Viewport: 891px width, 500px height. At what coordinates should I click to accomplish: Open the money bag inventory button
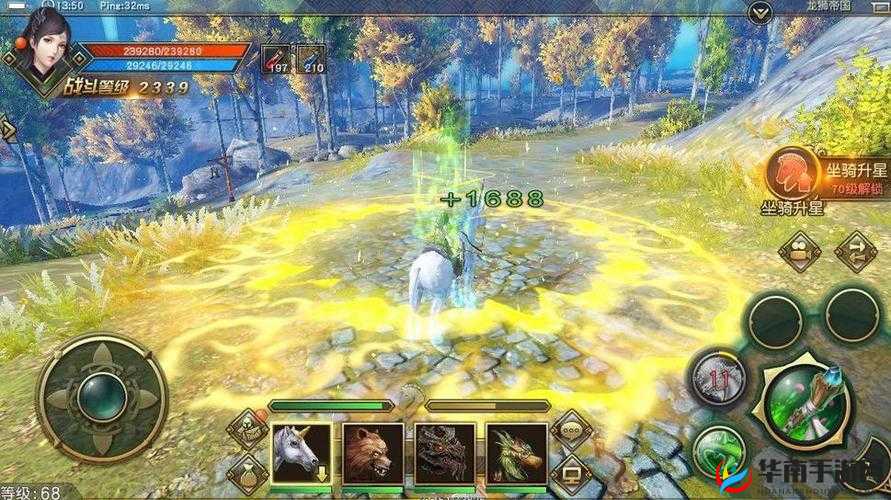246,474
